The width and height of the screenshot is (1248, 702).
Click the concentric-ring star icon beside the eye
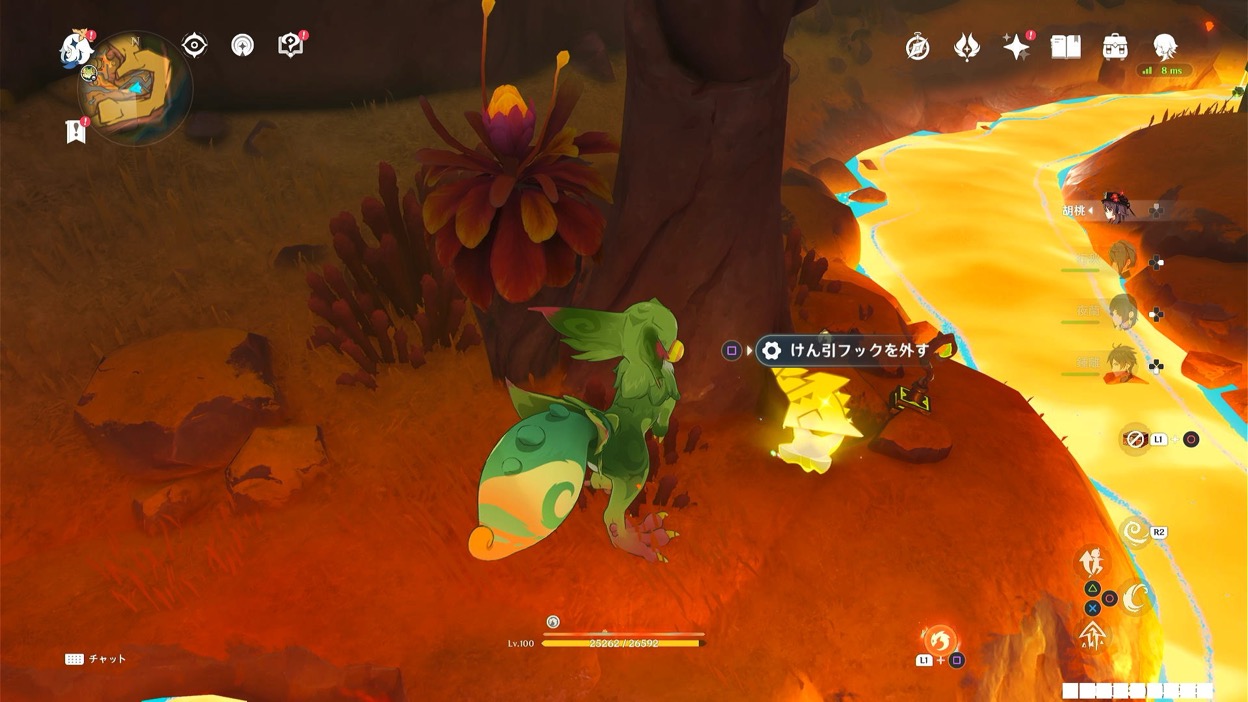coord(242,45)
